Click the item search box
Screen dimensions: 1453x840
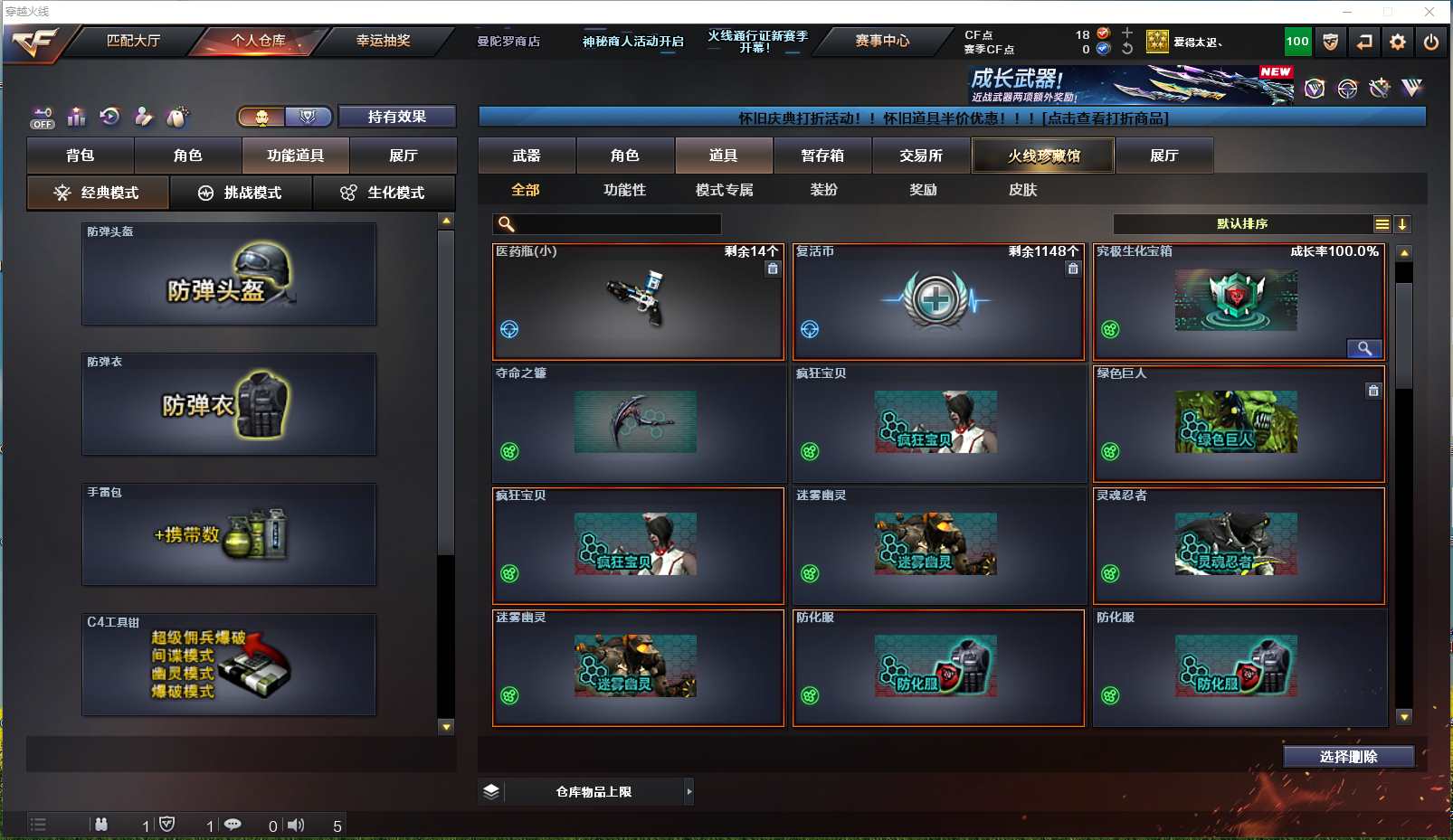(617, 224)
